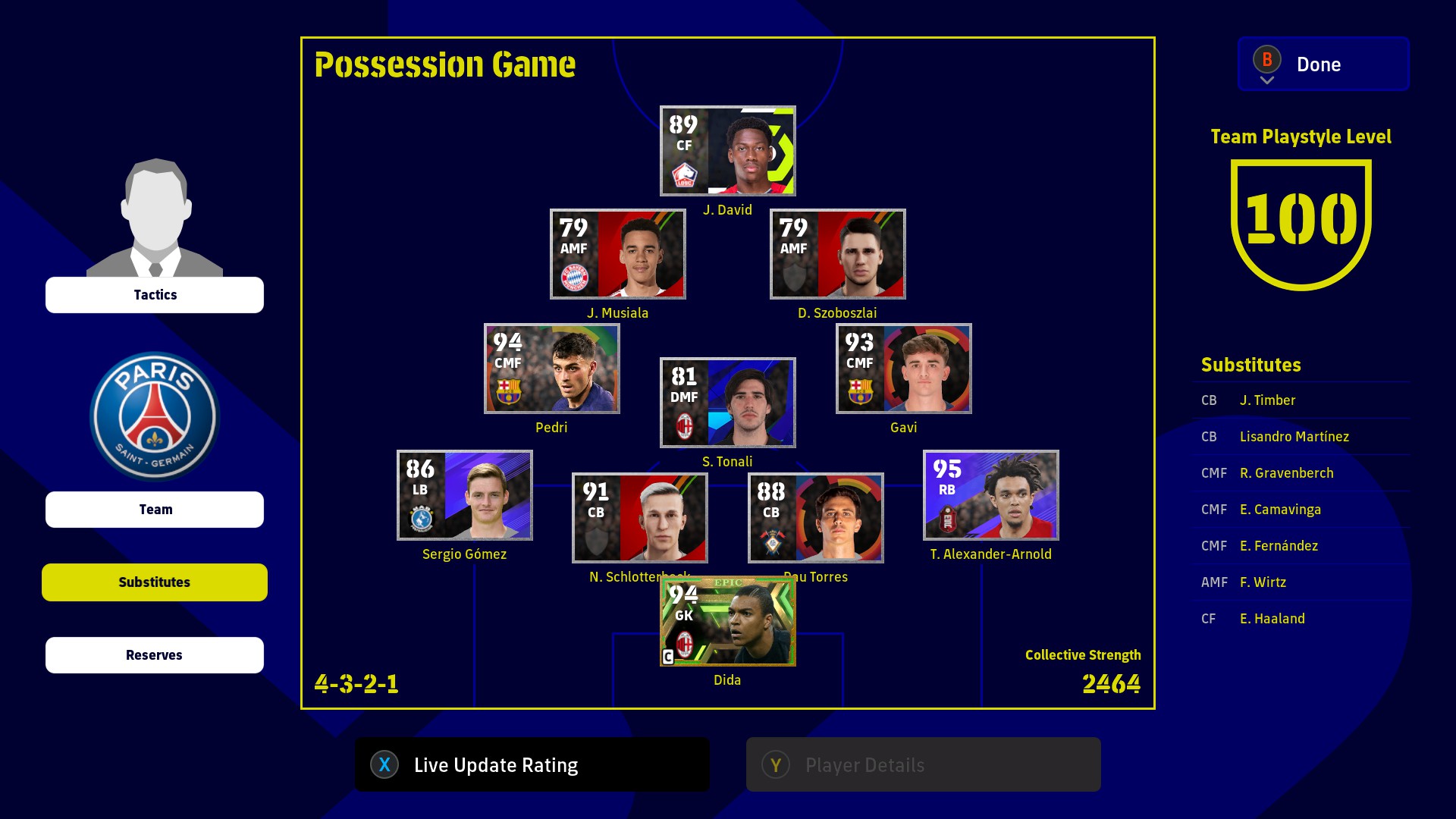
Task: Choose N. Schlotterbeck's CB card
Action: click(x=639, y=518)
